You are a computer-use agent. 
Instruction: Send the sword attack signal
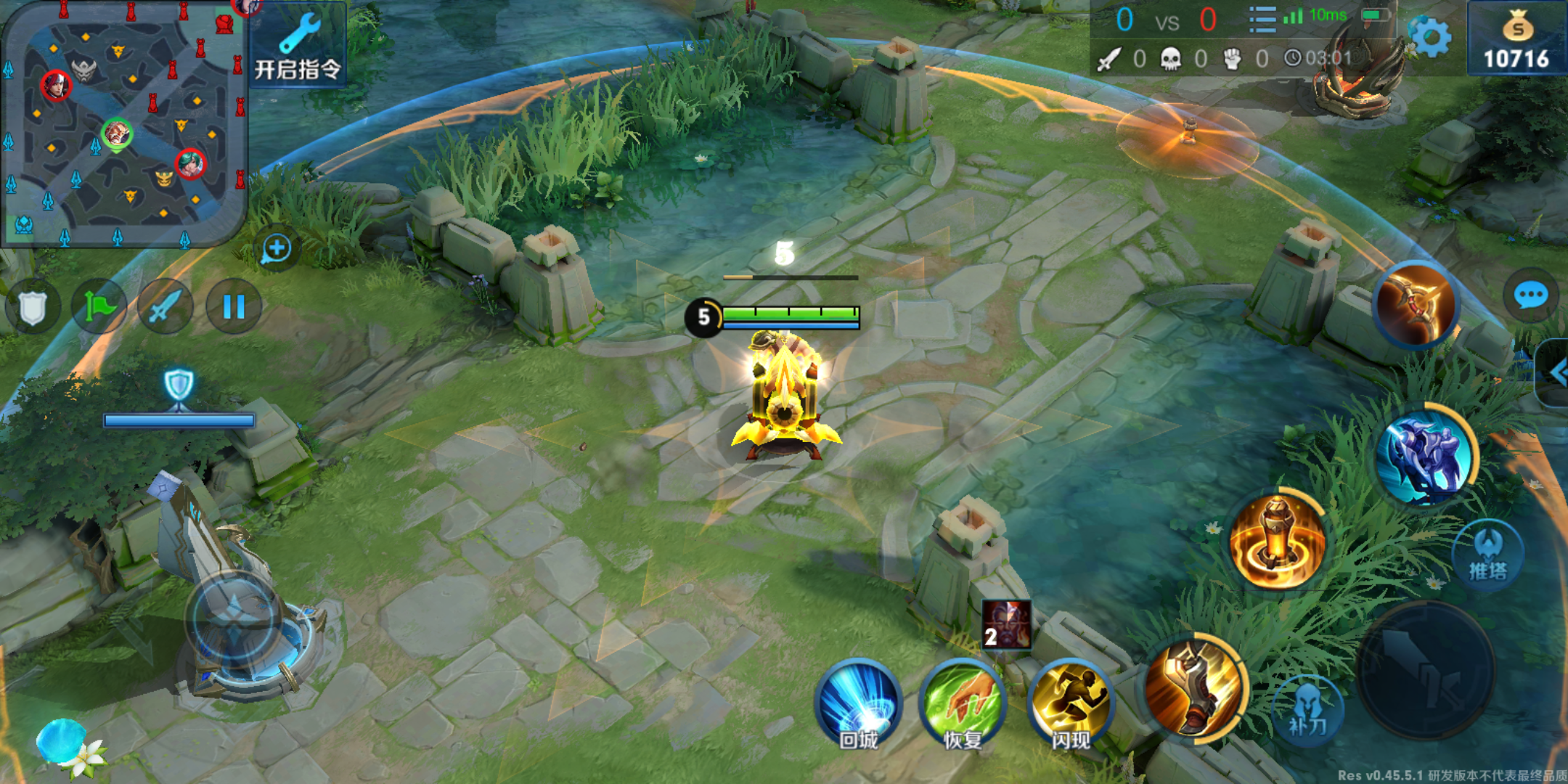pyautogui.click(x=166, y=307)
